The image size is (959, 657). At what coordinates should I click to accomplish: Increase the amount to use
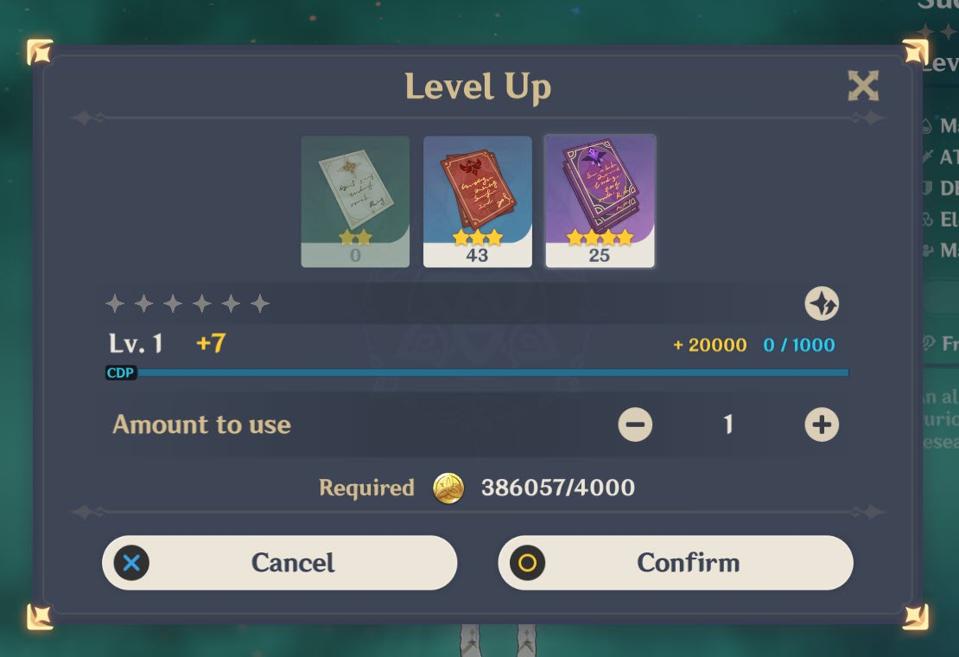pos(821,425)
